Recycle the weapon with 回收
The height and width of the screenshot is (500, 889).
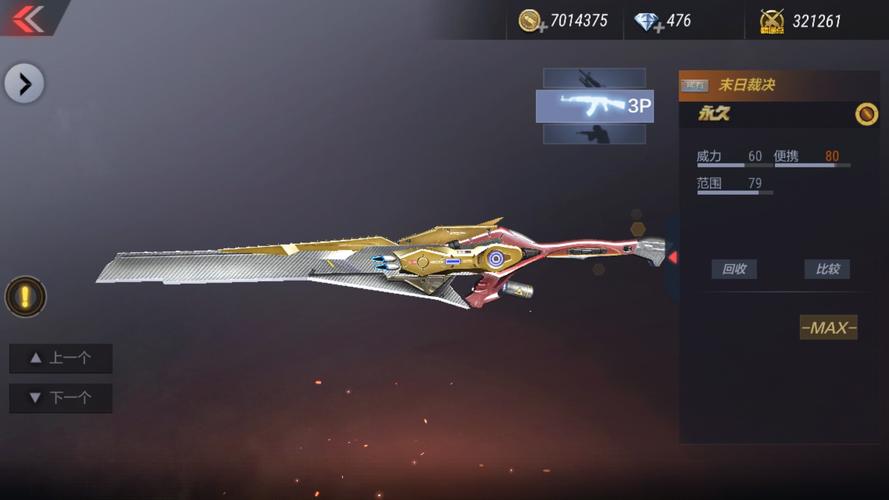pos(734,269)
